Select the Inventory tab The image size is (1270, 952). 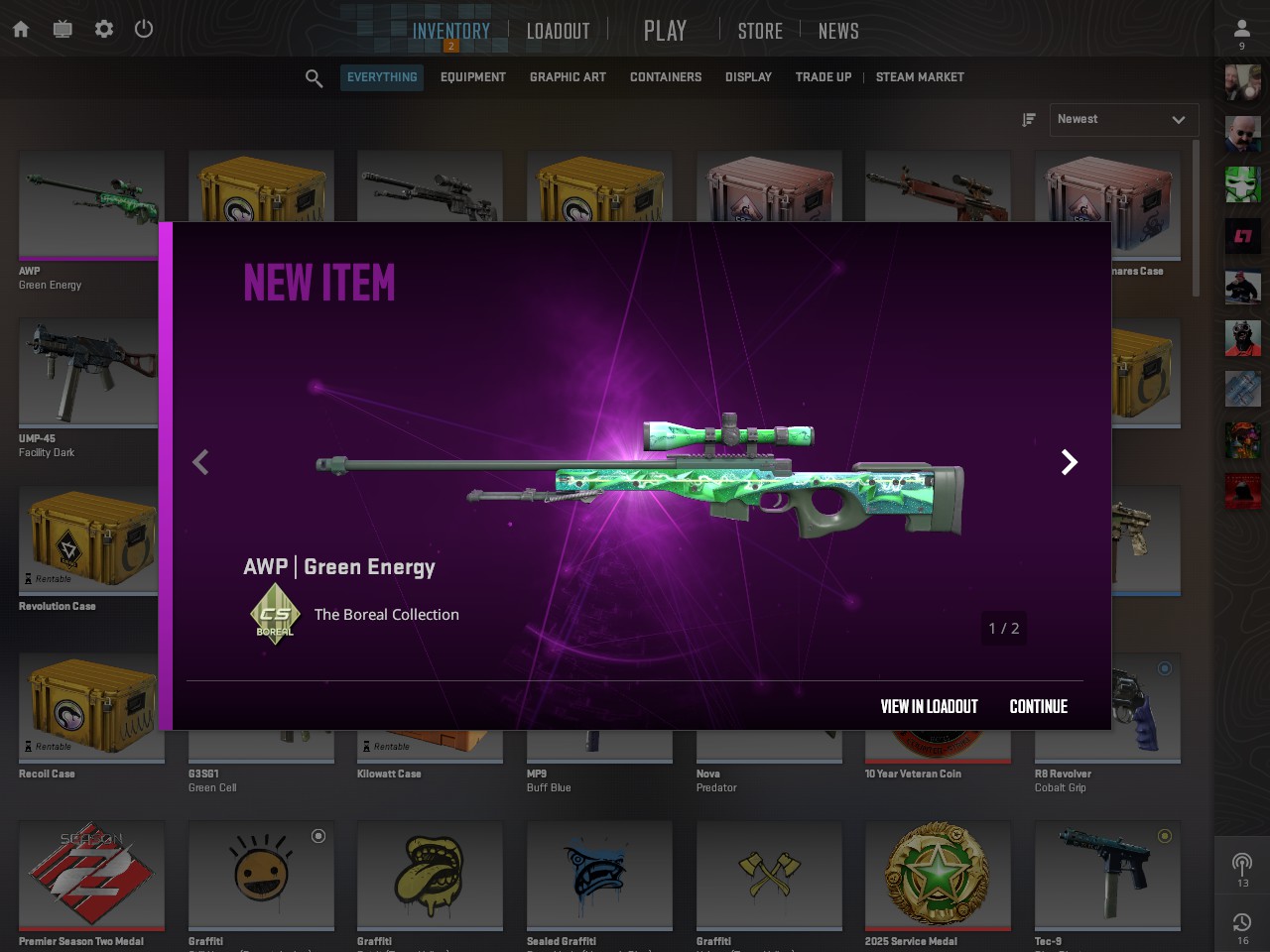click(x=451, y=31)
